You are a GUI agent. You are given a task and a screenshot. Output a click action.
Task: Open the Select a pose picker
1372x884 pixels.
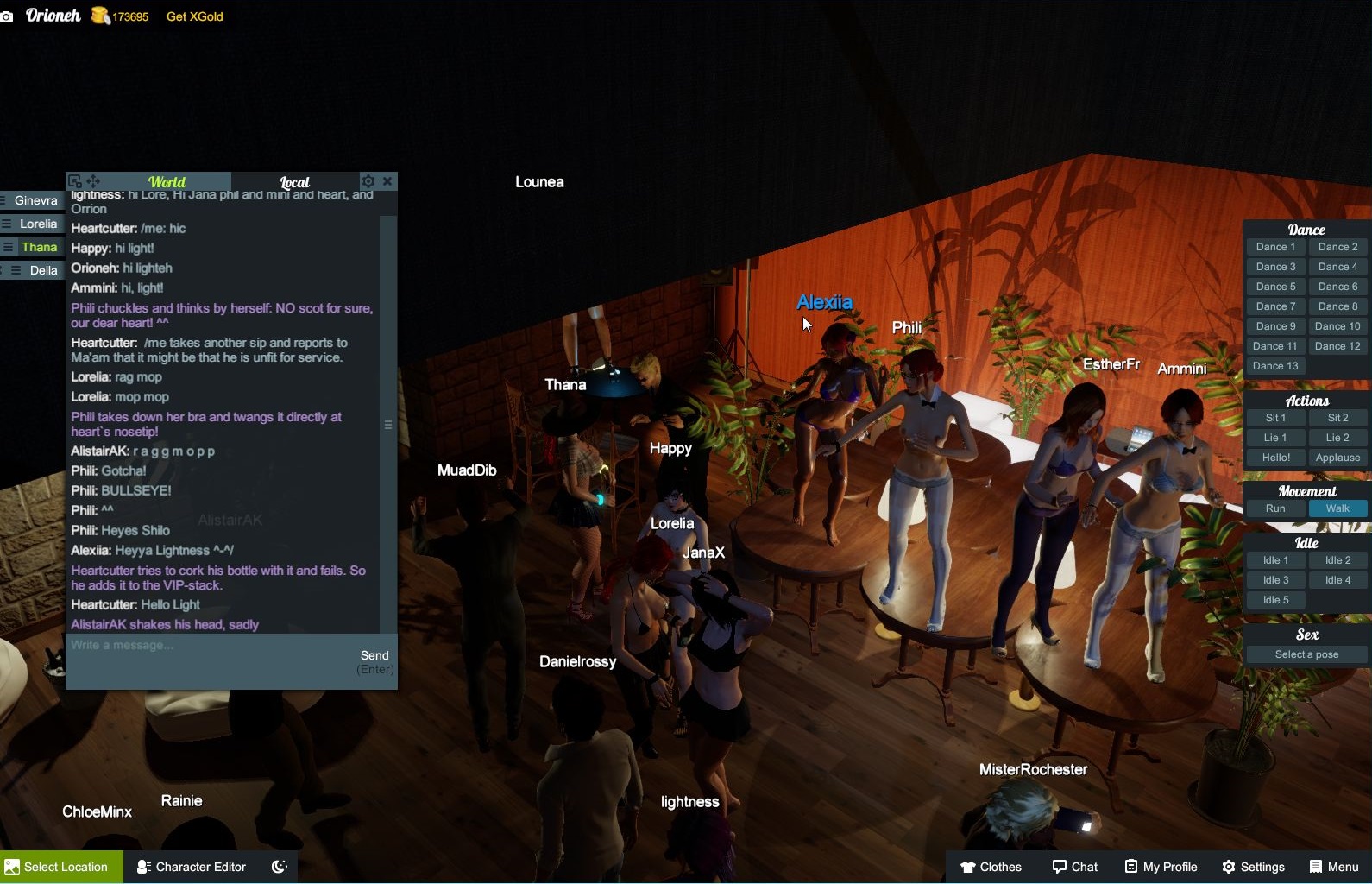click(1305, 654)
